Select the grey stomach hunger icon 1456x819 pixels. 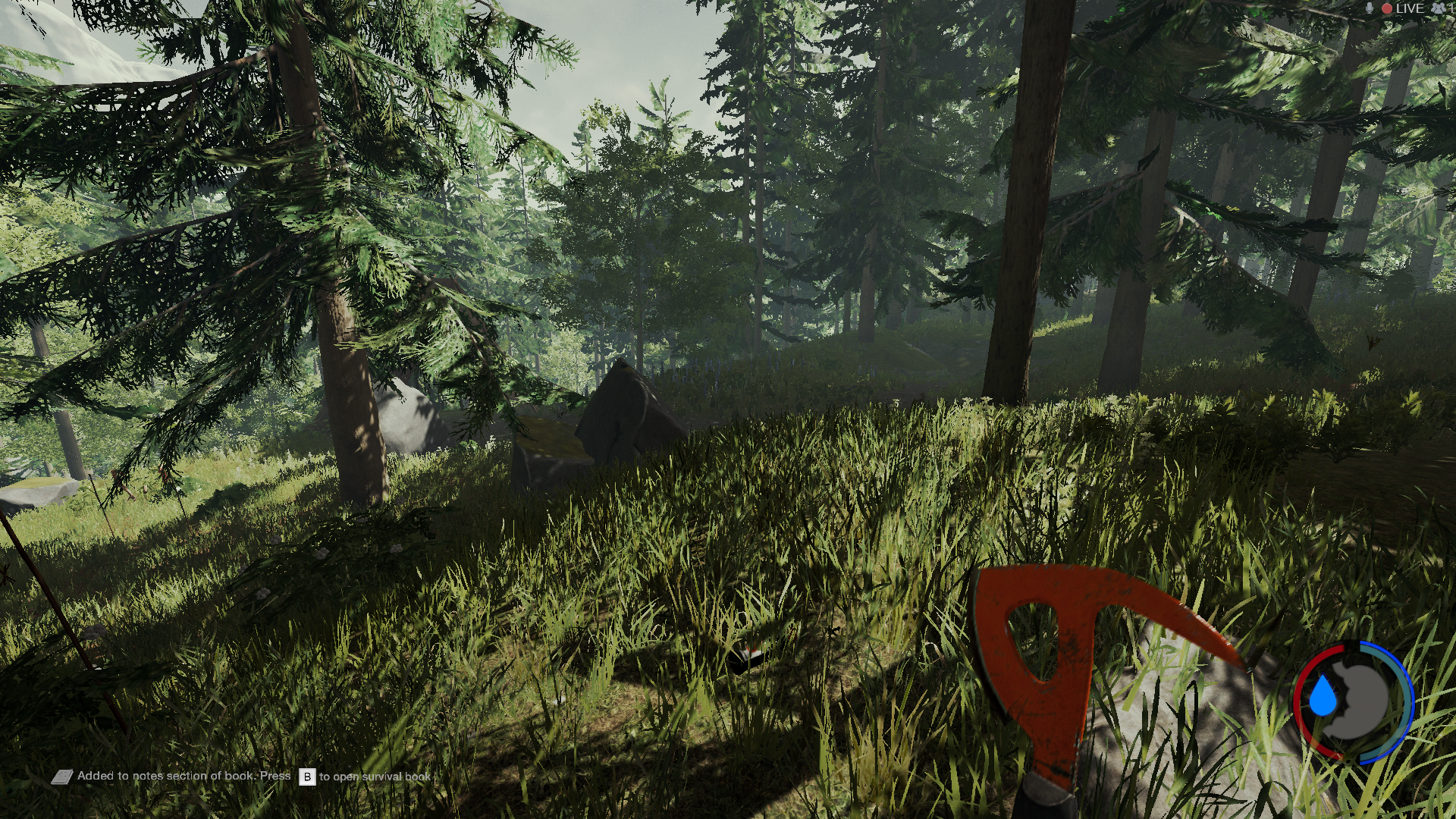tap(1360, 699)
